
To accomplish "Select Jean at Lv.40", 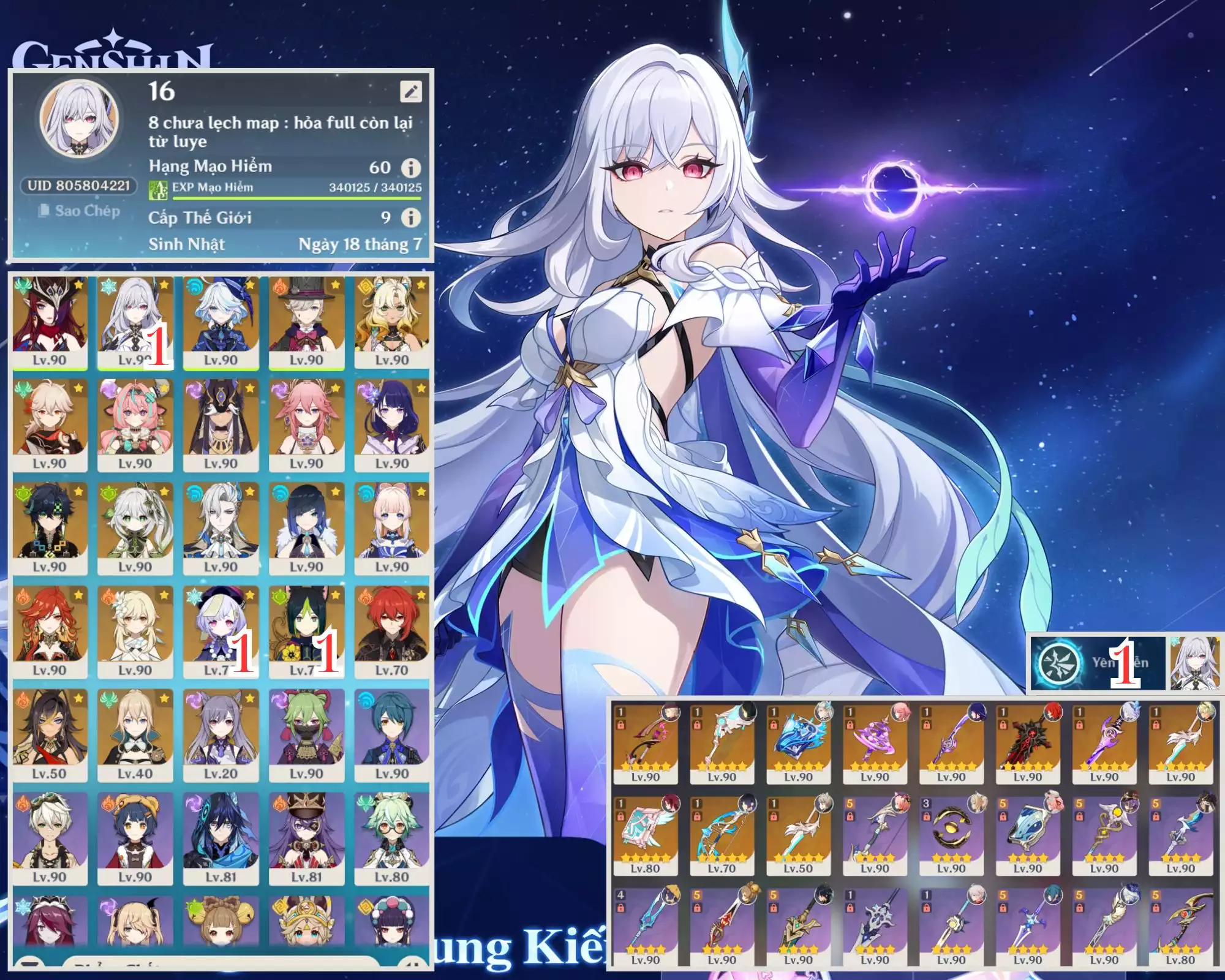I will pos(135,735).
